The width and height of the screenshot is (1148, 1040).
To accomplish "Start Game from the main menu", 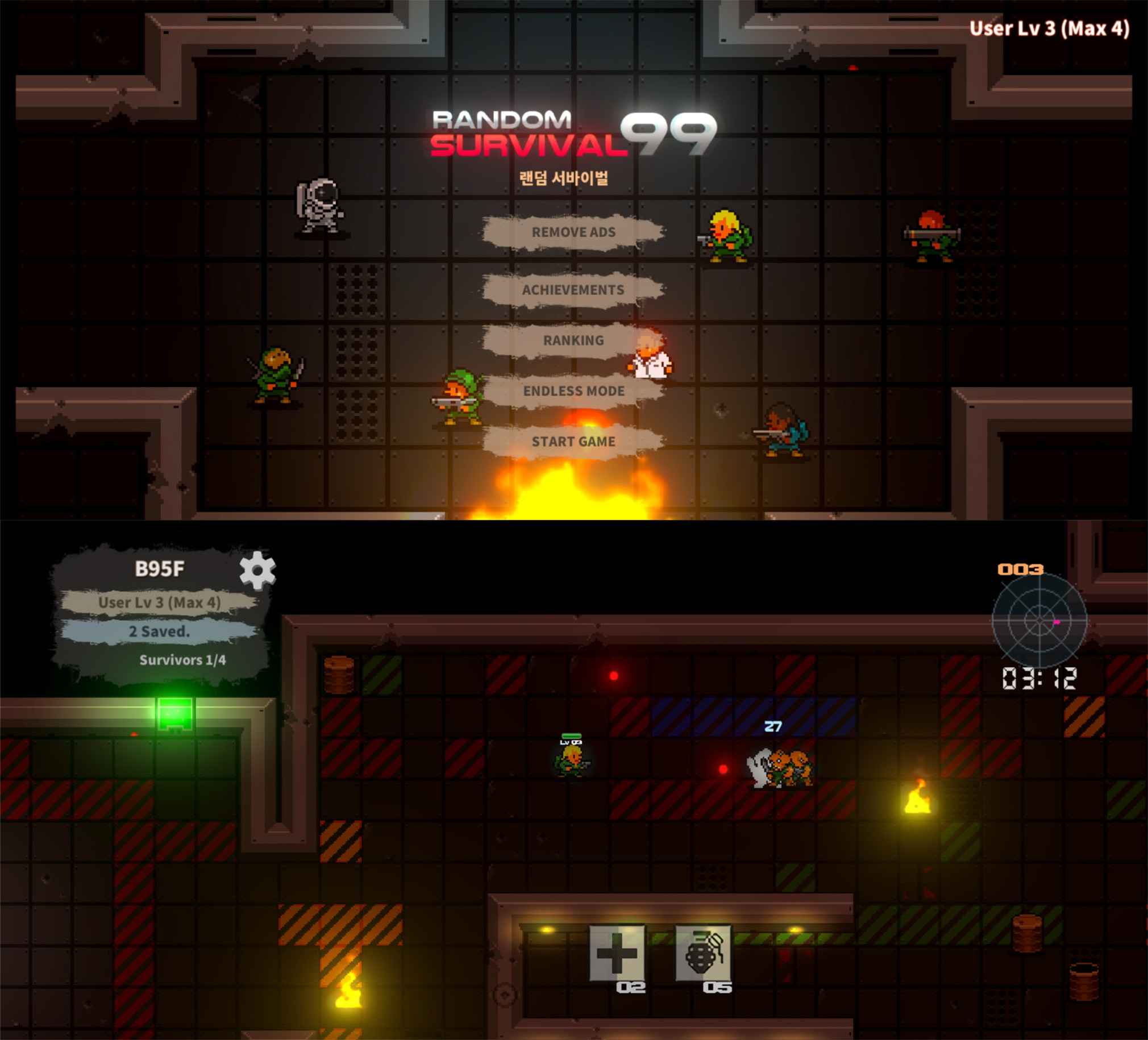I will click(573, 442).
